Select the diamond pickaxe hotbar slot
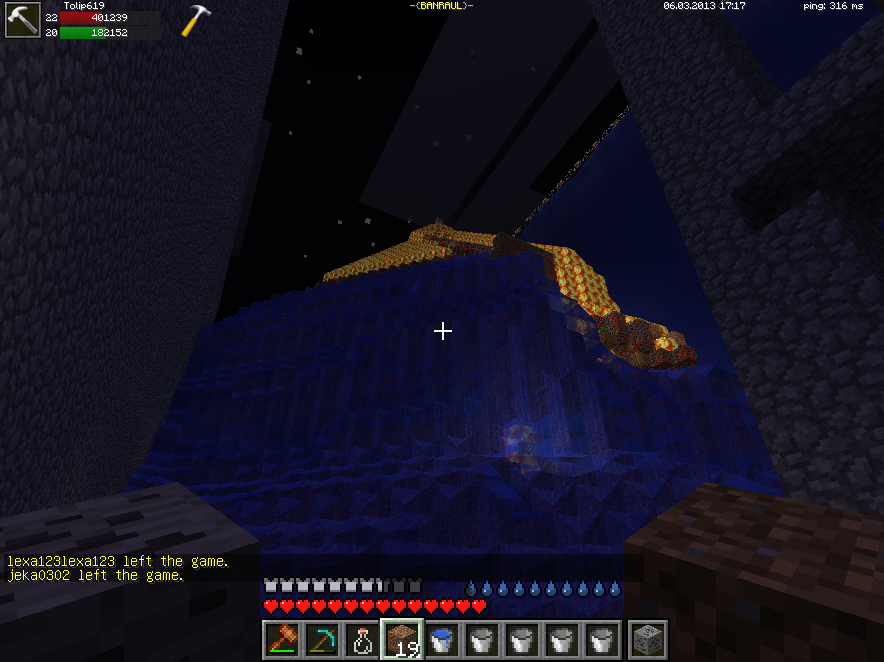884x662 pixels. [x=322, y=640]
